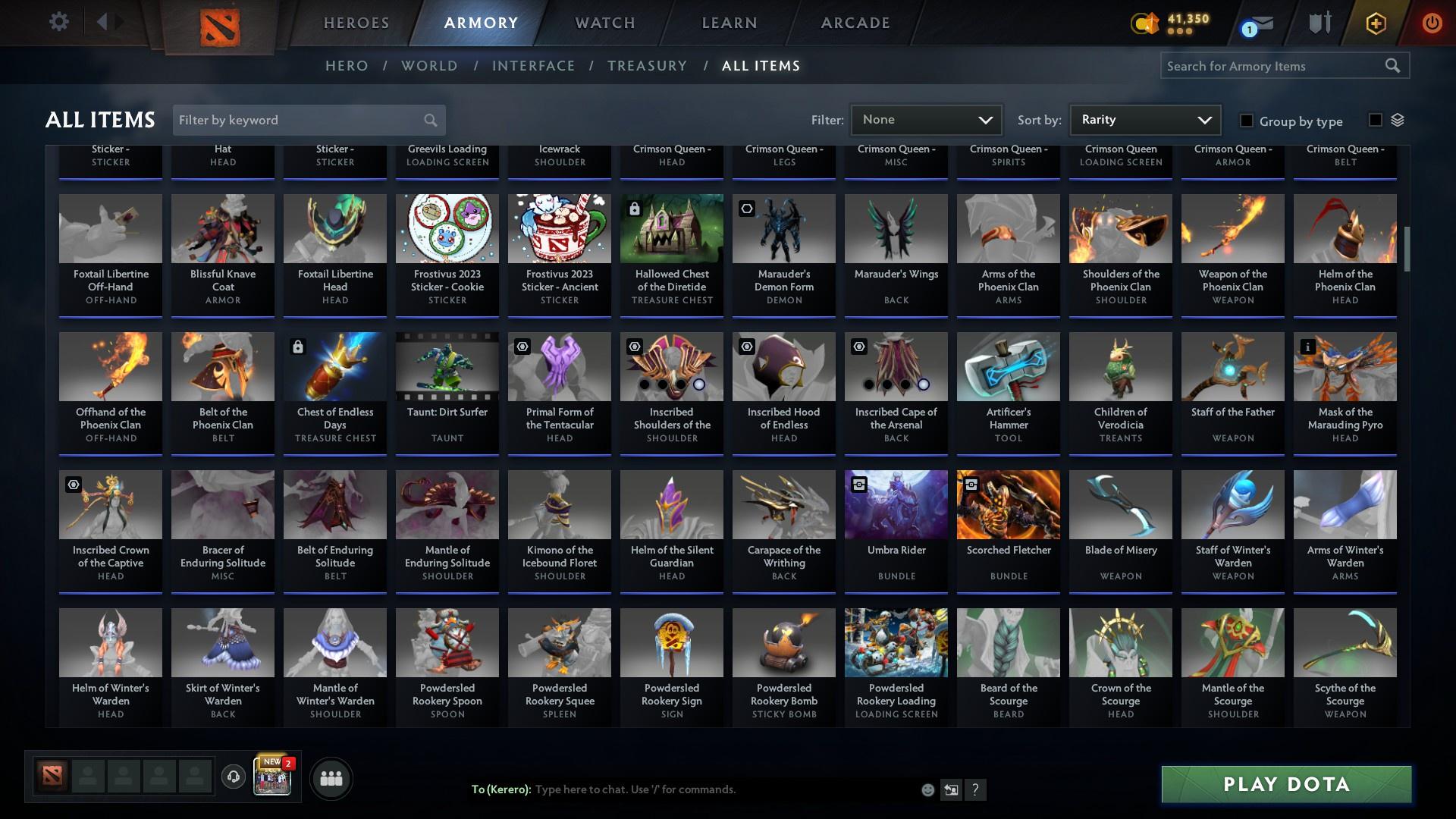The image size is (1456, 819).
Task: Click the WATCH menu item
Action: (604, 23)
